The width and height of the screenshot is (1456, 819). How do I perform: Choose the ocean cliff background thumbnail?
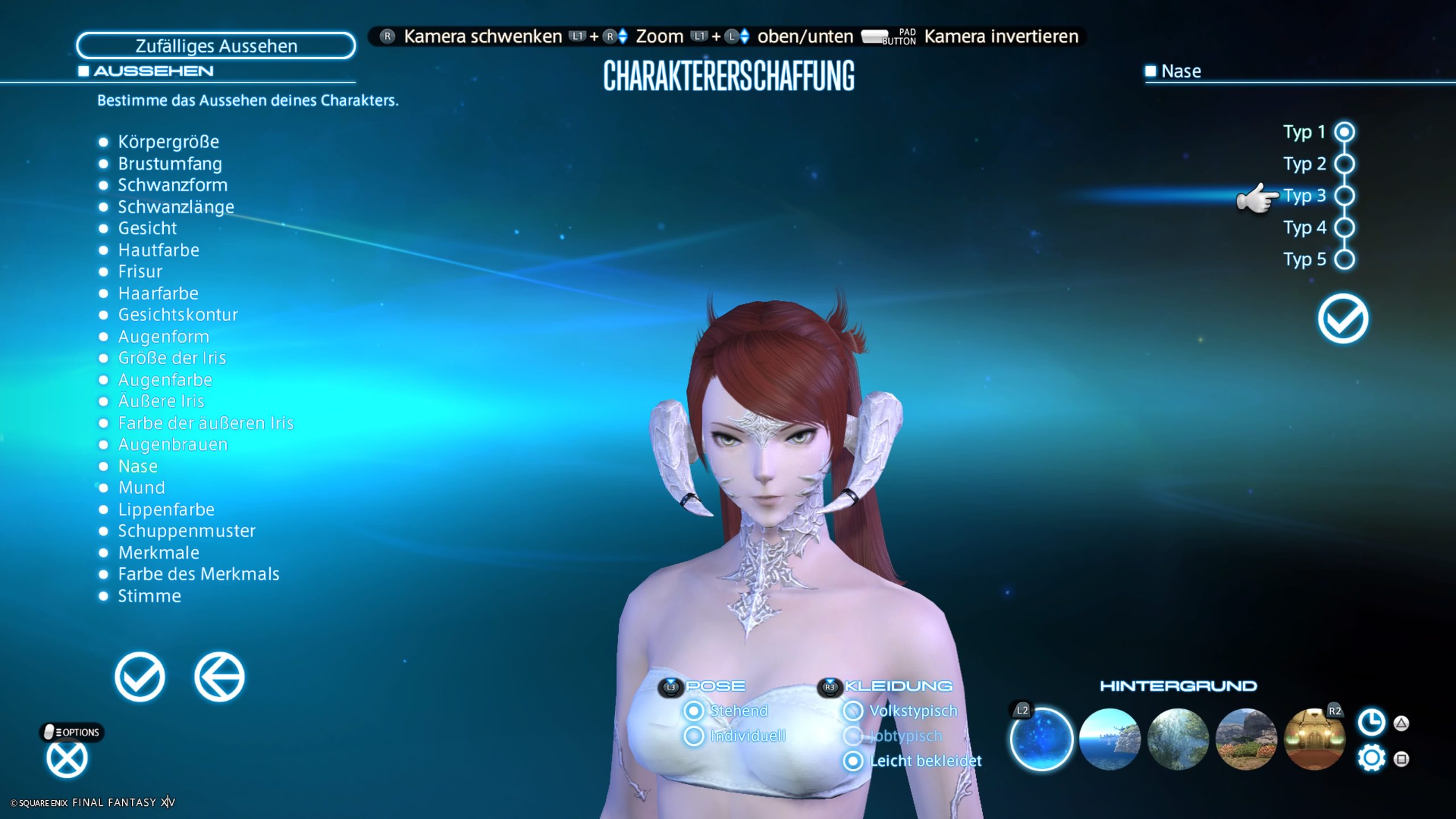(1110, 739)
